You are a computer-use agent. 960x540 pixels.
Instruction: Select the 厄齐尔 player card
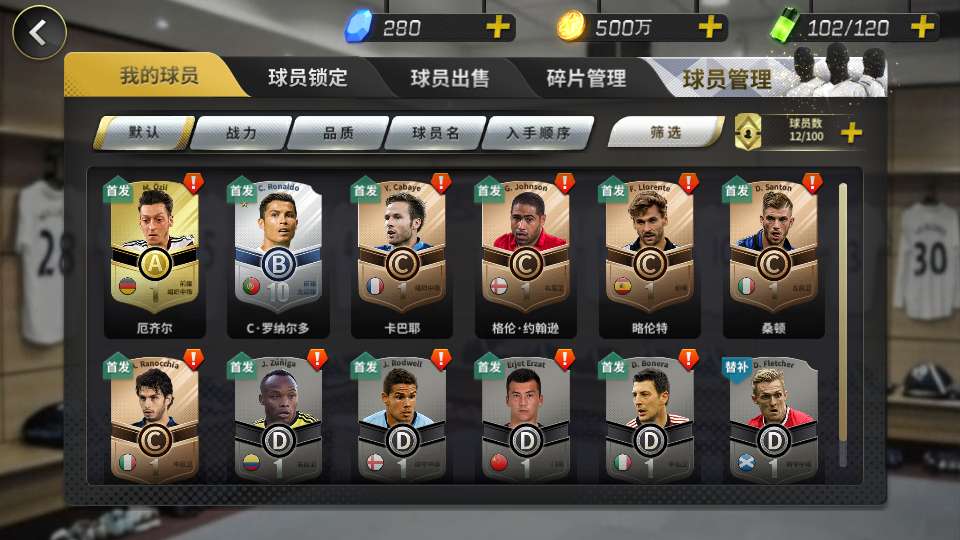point(154,255)
